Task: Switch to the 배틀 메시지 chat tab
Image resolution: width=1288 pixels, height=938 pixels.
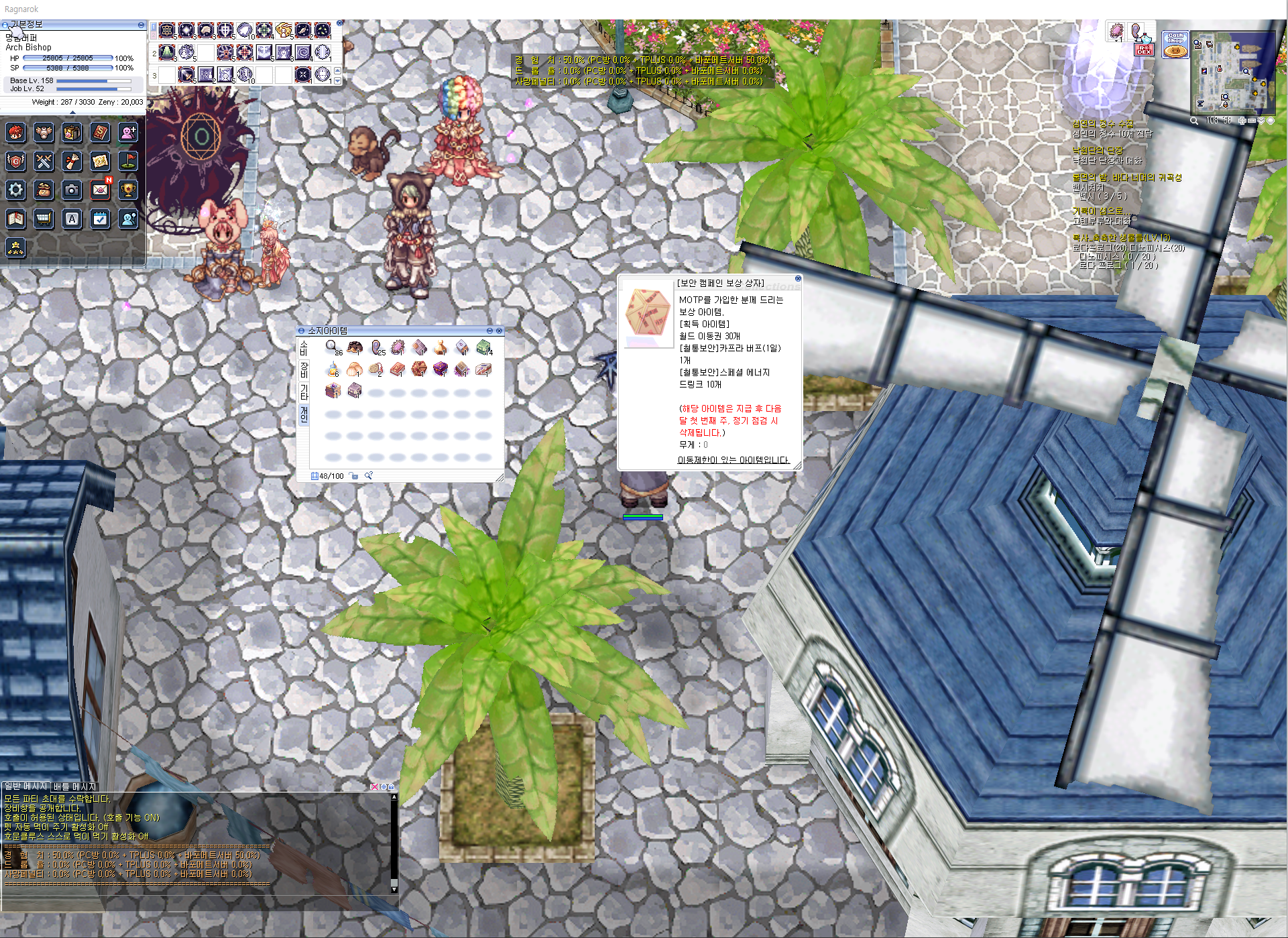Action: pyautogui.click(x=75, y=786)
